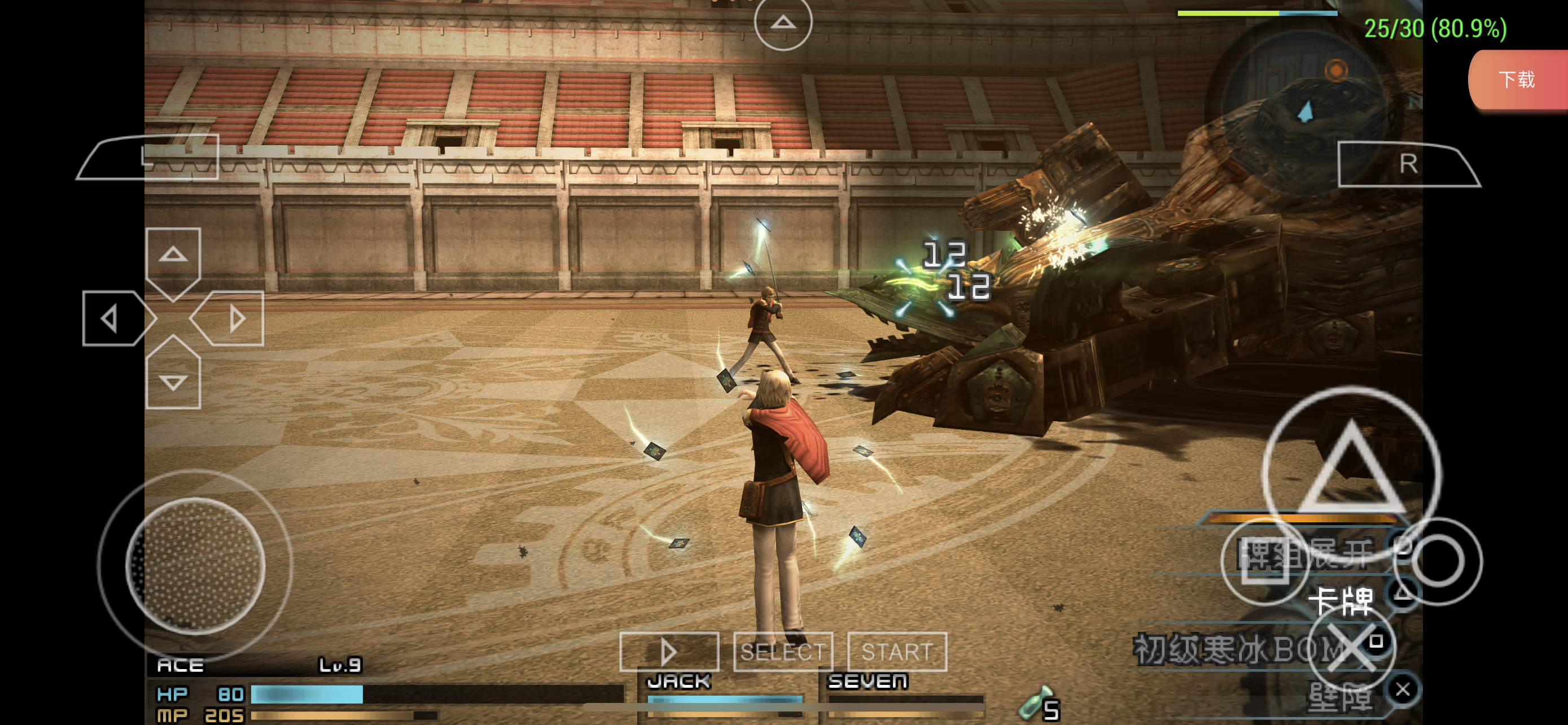Image resolution: width=1568 pixels, height=725 pixels.
Task: Open the emulator menu arrow at top
Action: [783, 23]
